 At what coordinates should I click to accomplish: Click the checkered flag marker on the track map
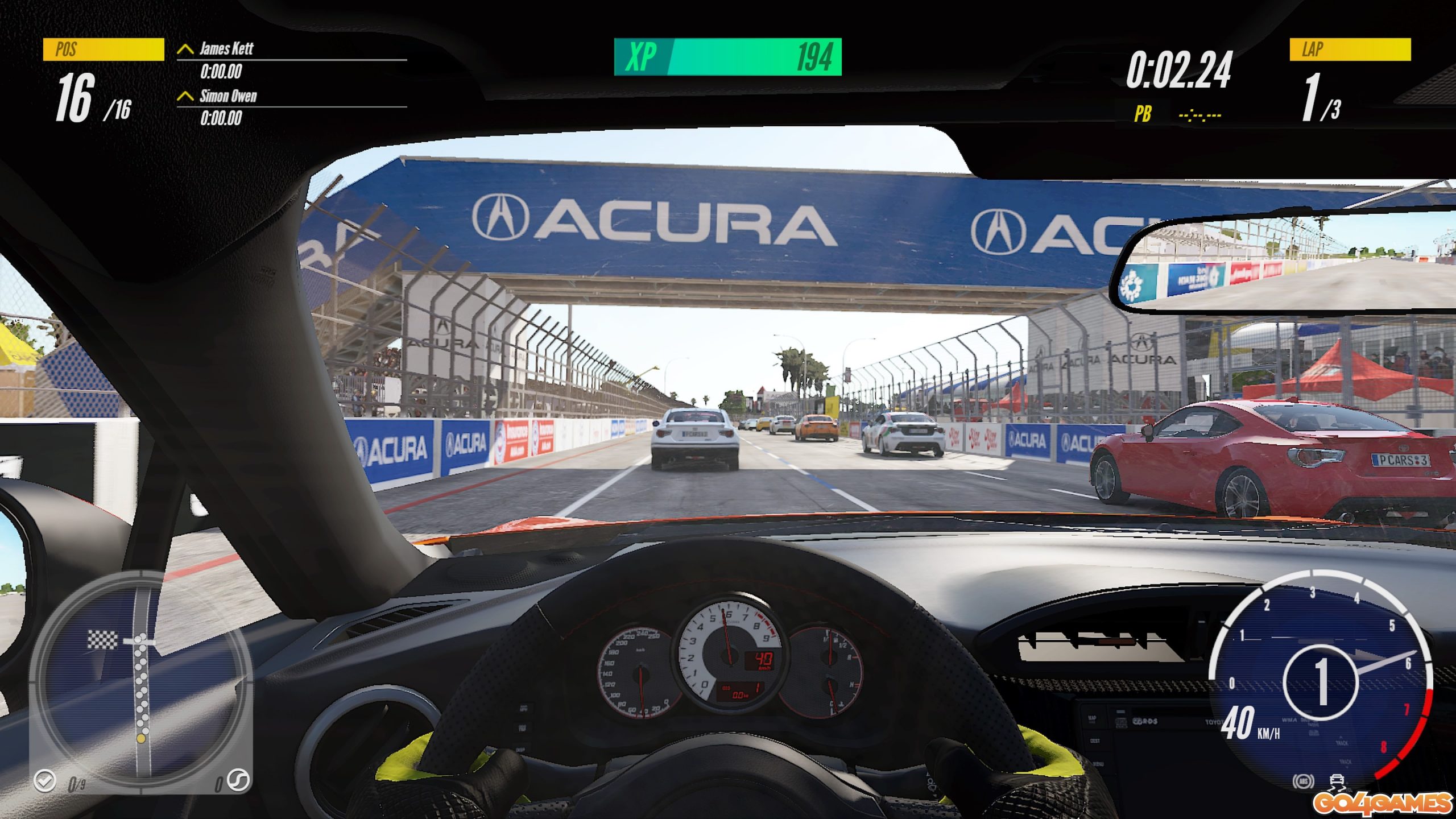102,640
